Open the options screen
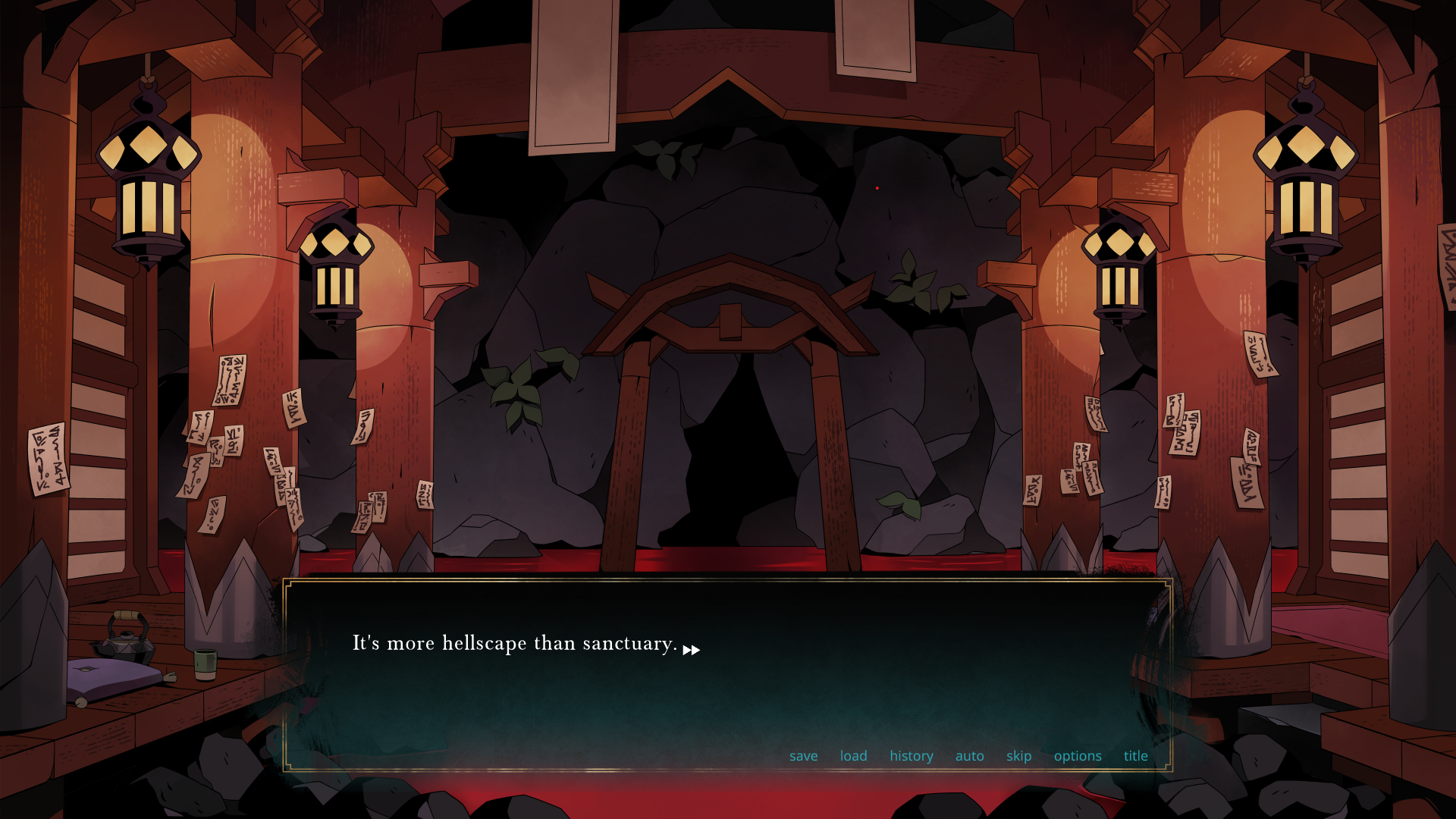The width and height of the screenshot is (1456, 819). pos(1077,756)
